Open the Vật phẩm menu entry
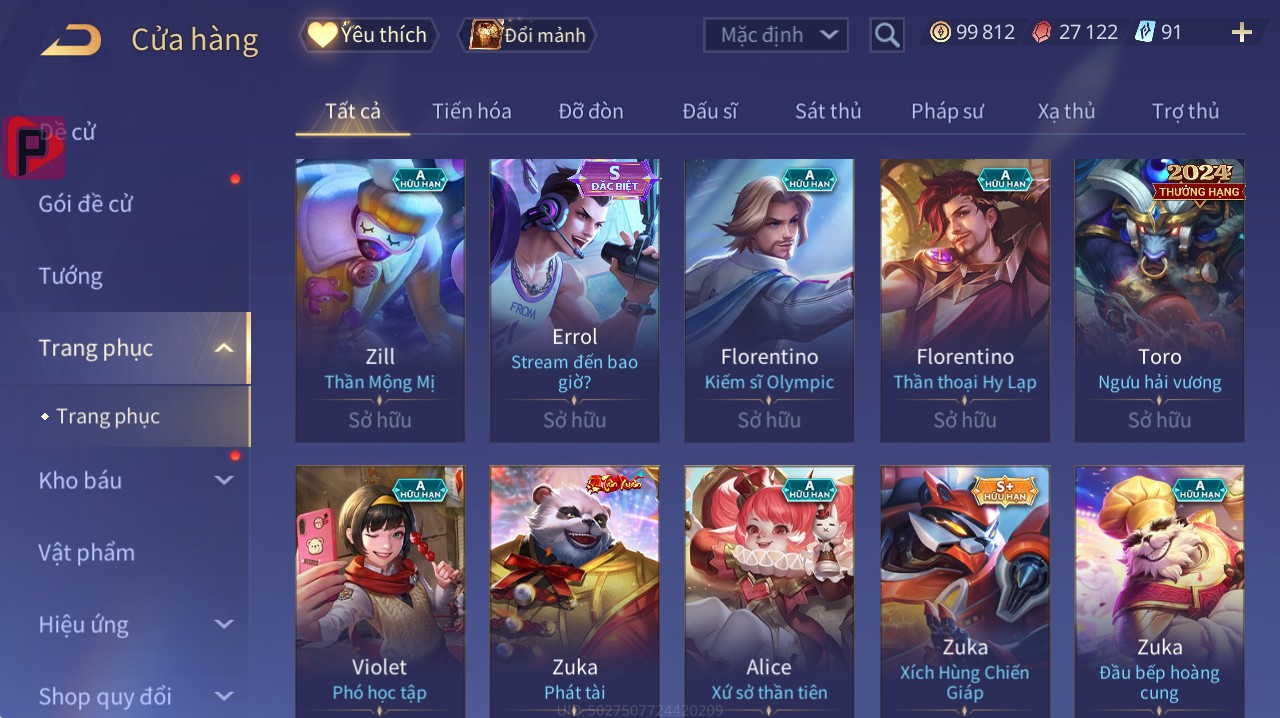The image size is (1280, 718). [87, 552]
